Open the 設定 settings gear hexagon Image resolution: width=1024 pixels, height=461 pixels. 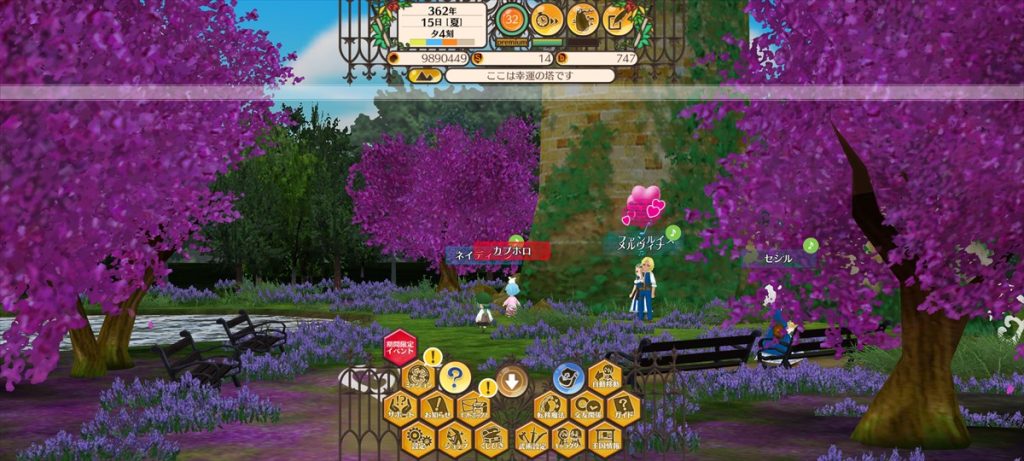pyautogui.click(x=418, y=438)
